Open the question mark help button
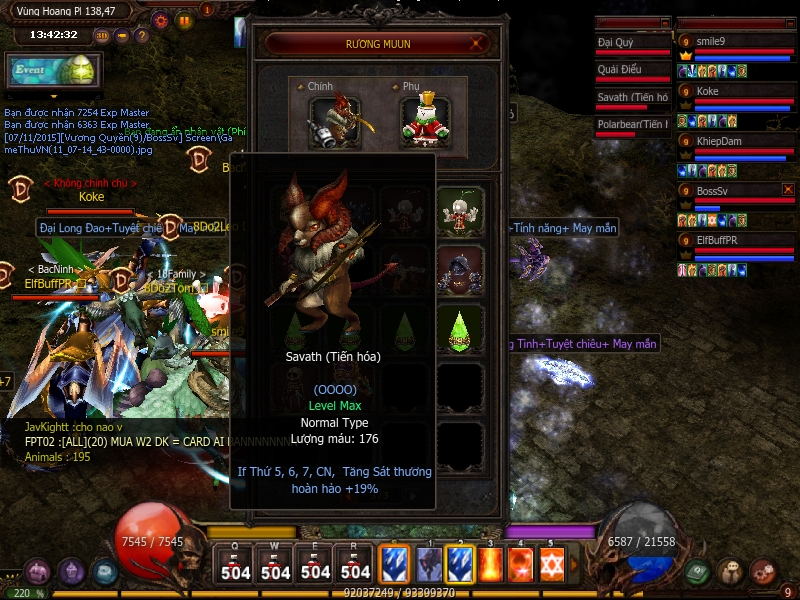Image resolution: width=800 pixels, height=600 pixels. 141,35
